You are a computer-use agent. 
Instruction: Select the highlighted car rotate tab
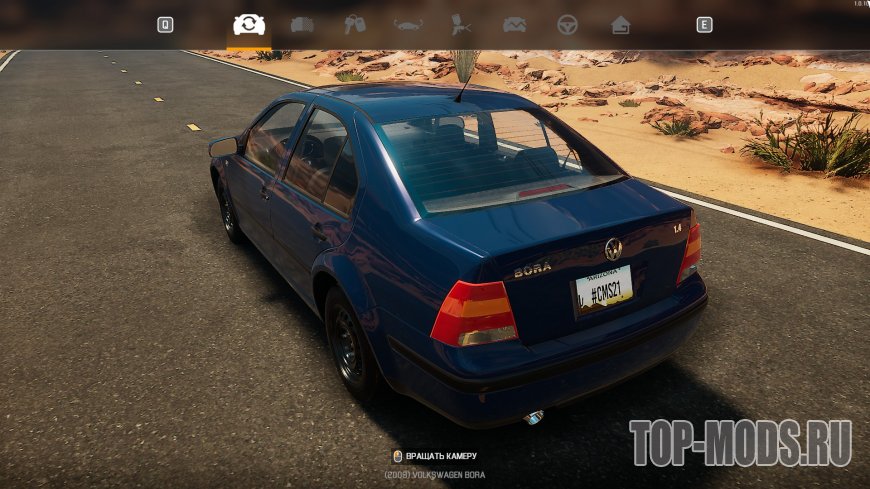click(x=249, y=25)
